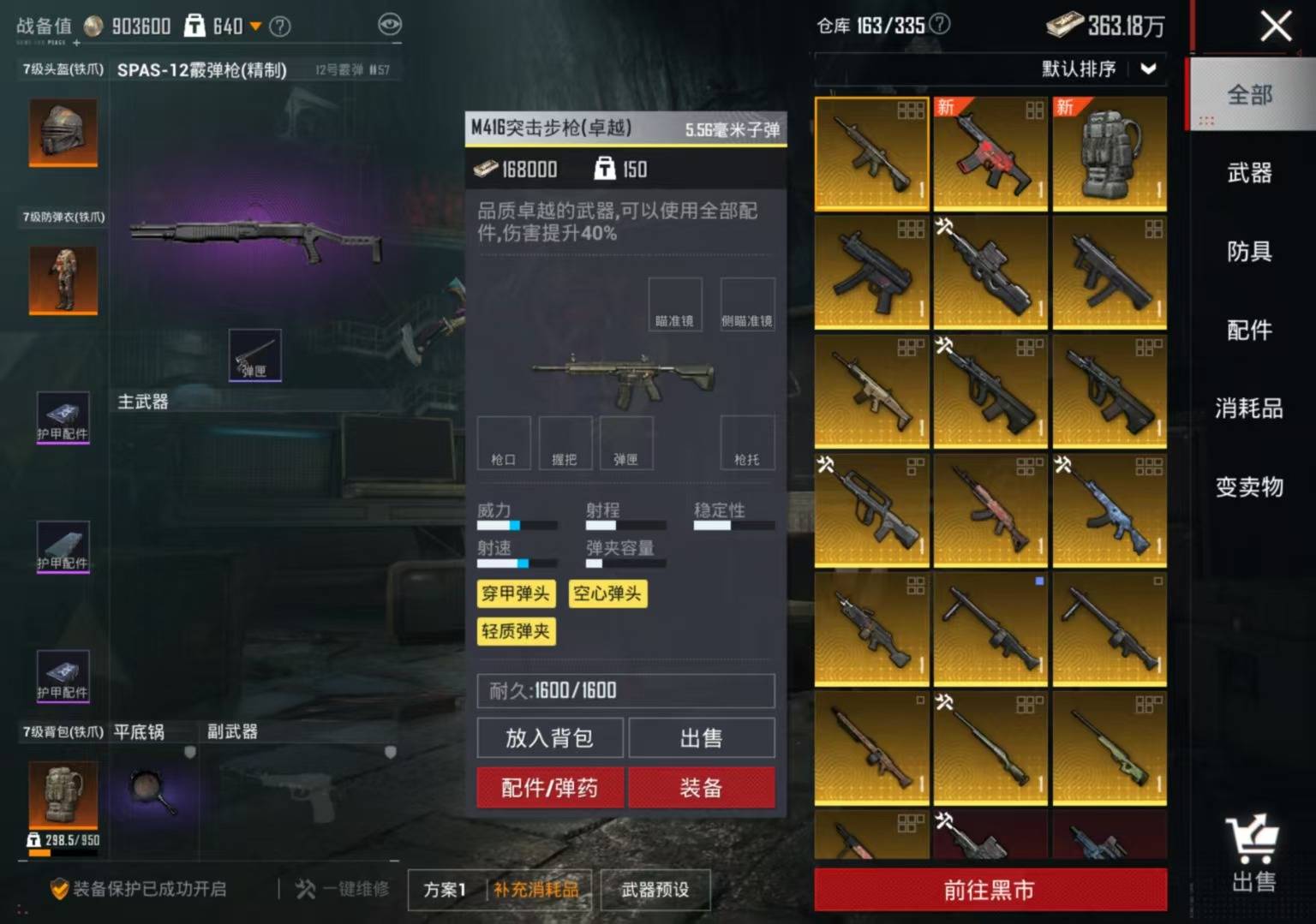Click the shopping cart 出售 icon
The height and width of the screenshot is (924, 1316).
[1253, 854]
